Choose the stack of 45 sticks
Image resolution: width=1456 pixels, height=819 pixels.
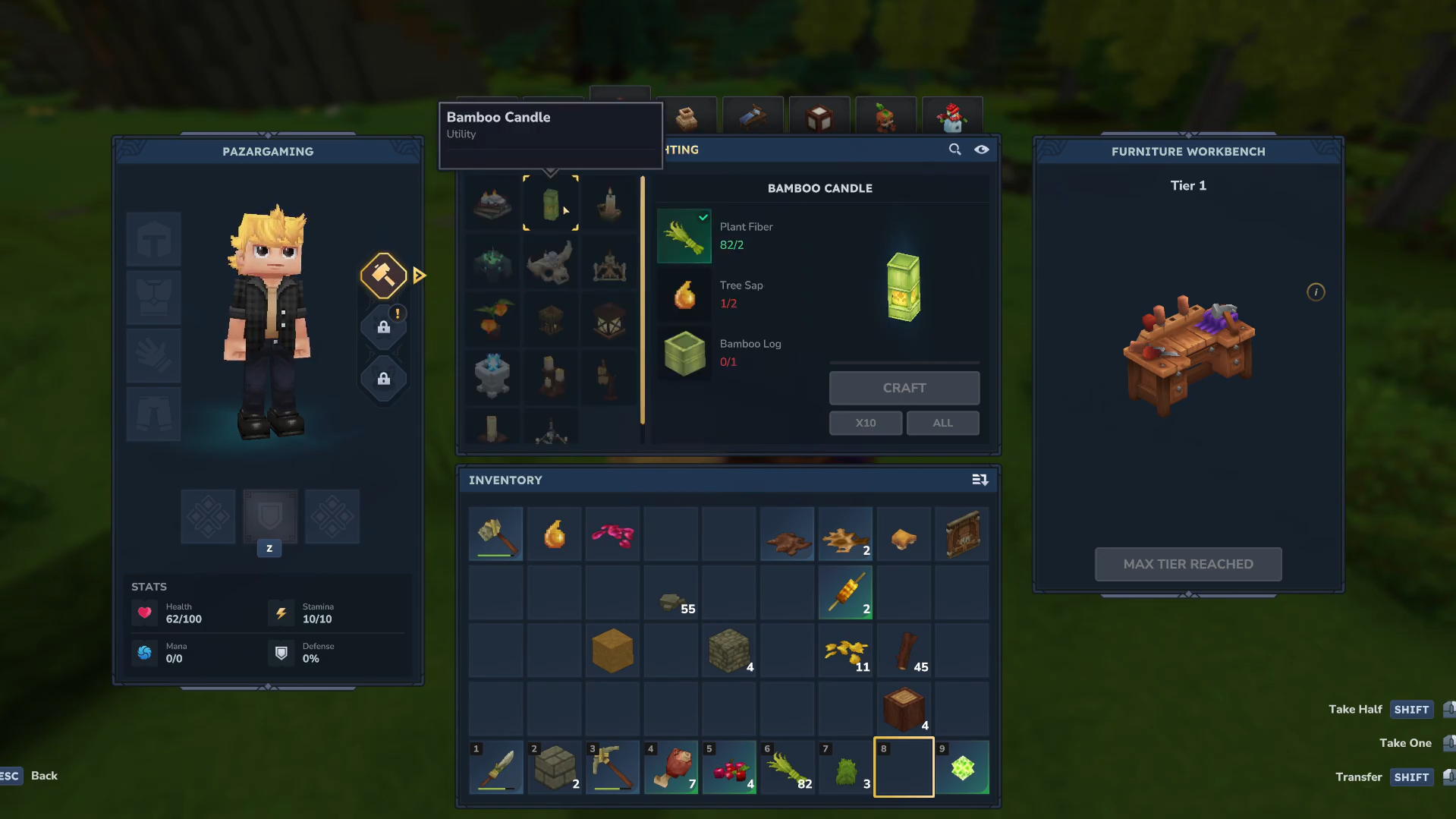coord(904,651)
